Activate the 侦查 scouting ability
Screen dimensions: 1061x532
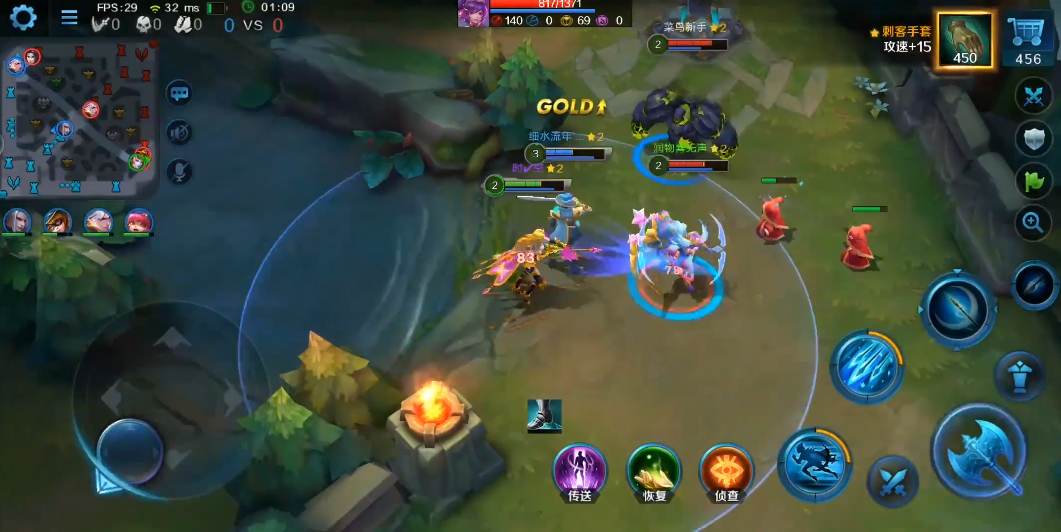pyautogui.click(x=726, y=469)
